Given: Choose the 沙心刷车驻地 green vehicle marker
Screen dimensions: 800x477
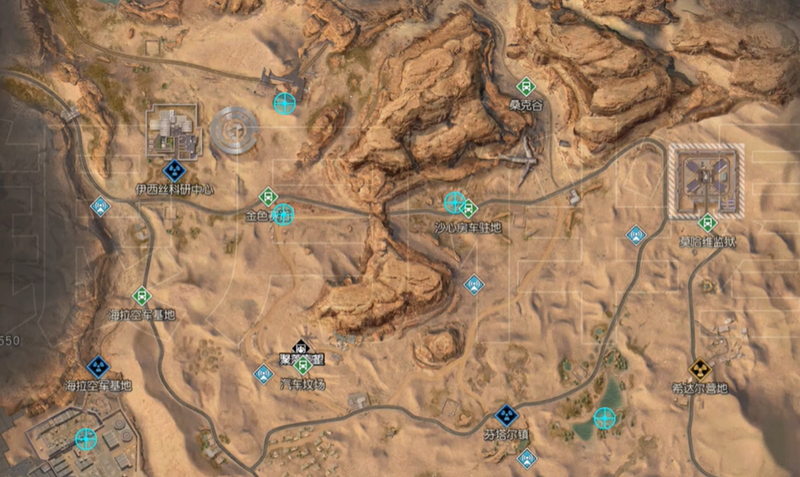Looking at the screenshot, I should 469,208.
